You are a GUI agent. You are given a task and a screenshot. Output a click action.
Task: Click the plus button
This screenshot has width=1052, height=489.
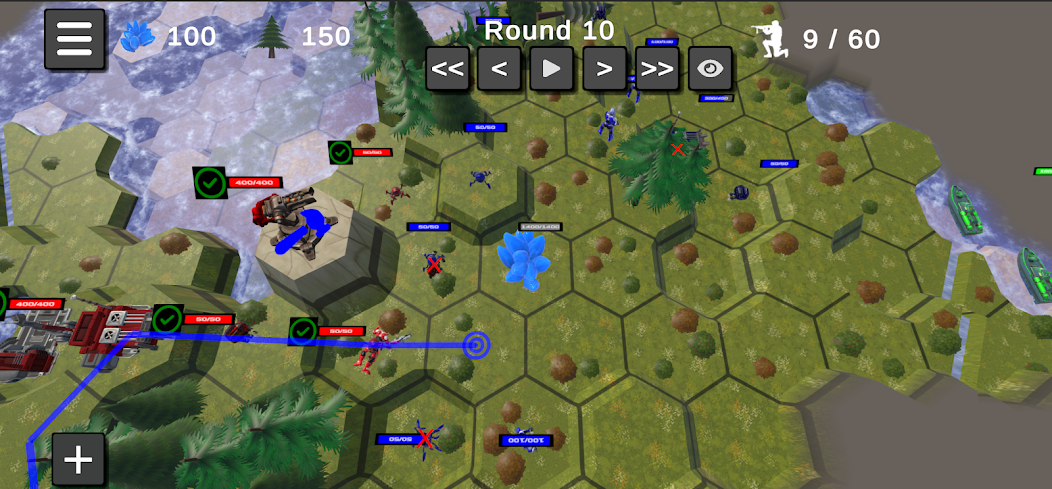pos(78,460)
